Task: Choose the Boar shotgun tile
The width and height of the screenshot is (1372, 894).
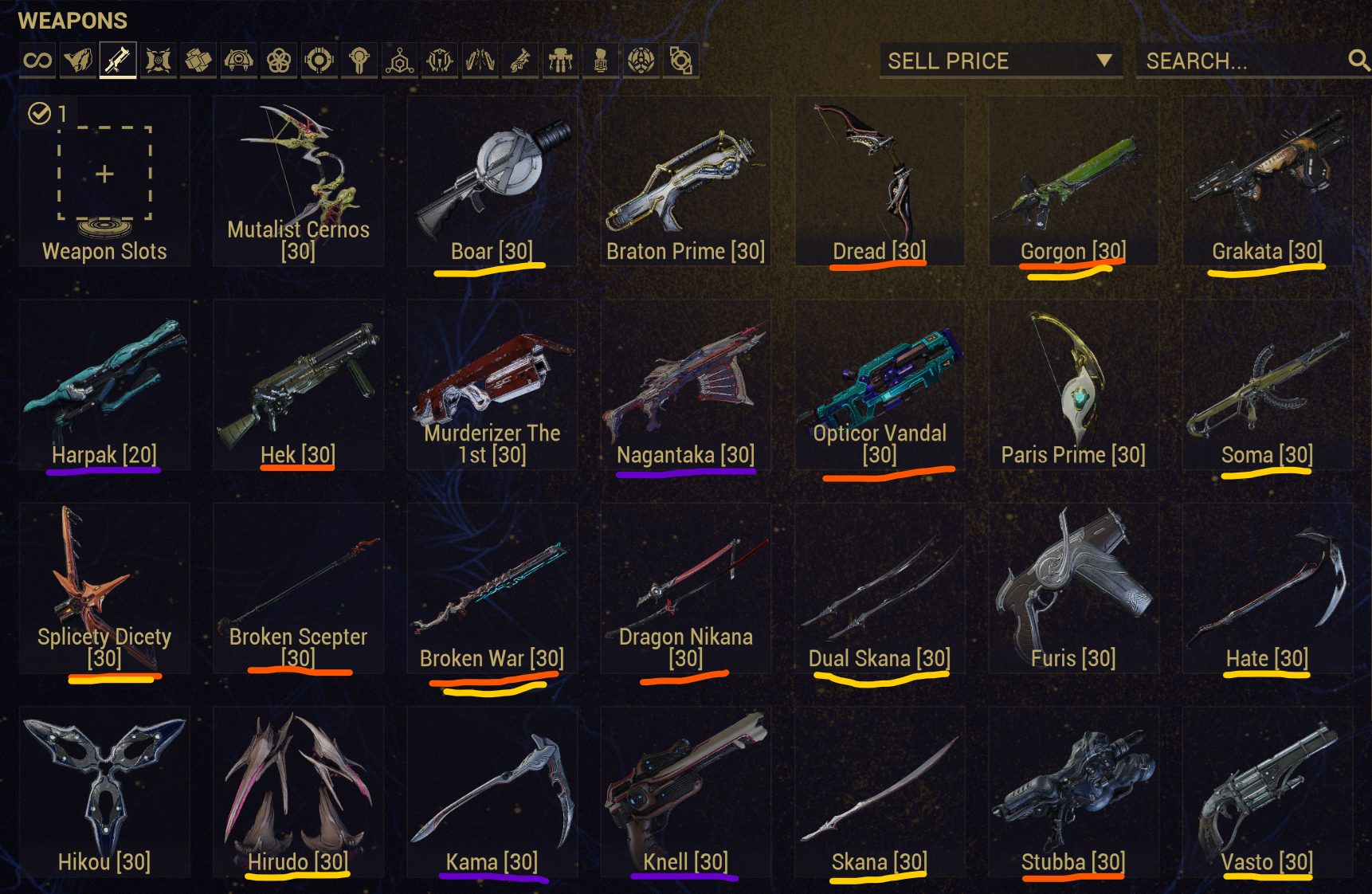Action: 492,182
